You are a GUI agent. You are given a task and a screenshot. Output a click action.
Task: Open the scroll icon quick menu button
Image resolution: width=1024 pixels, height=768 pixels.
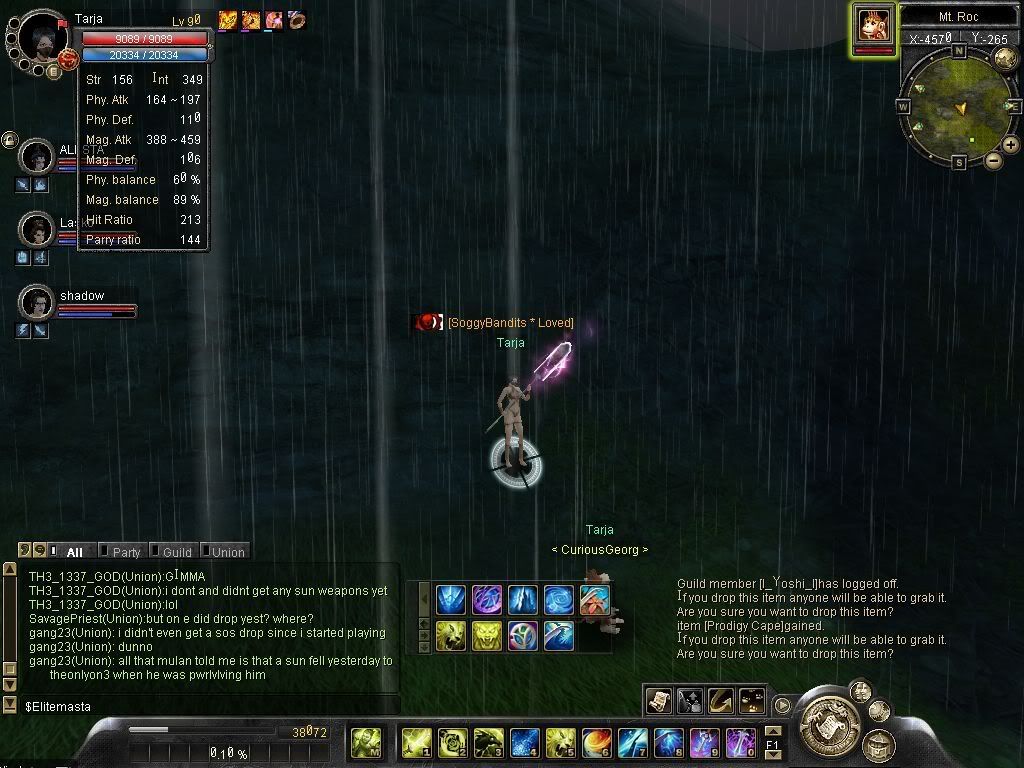point(658,701)
